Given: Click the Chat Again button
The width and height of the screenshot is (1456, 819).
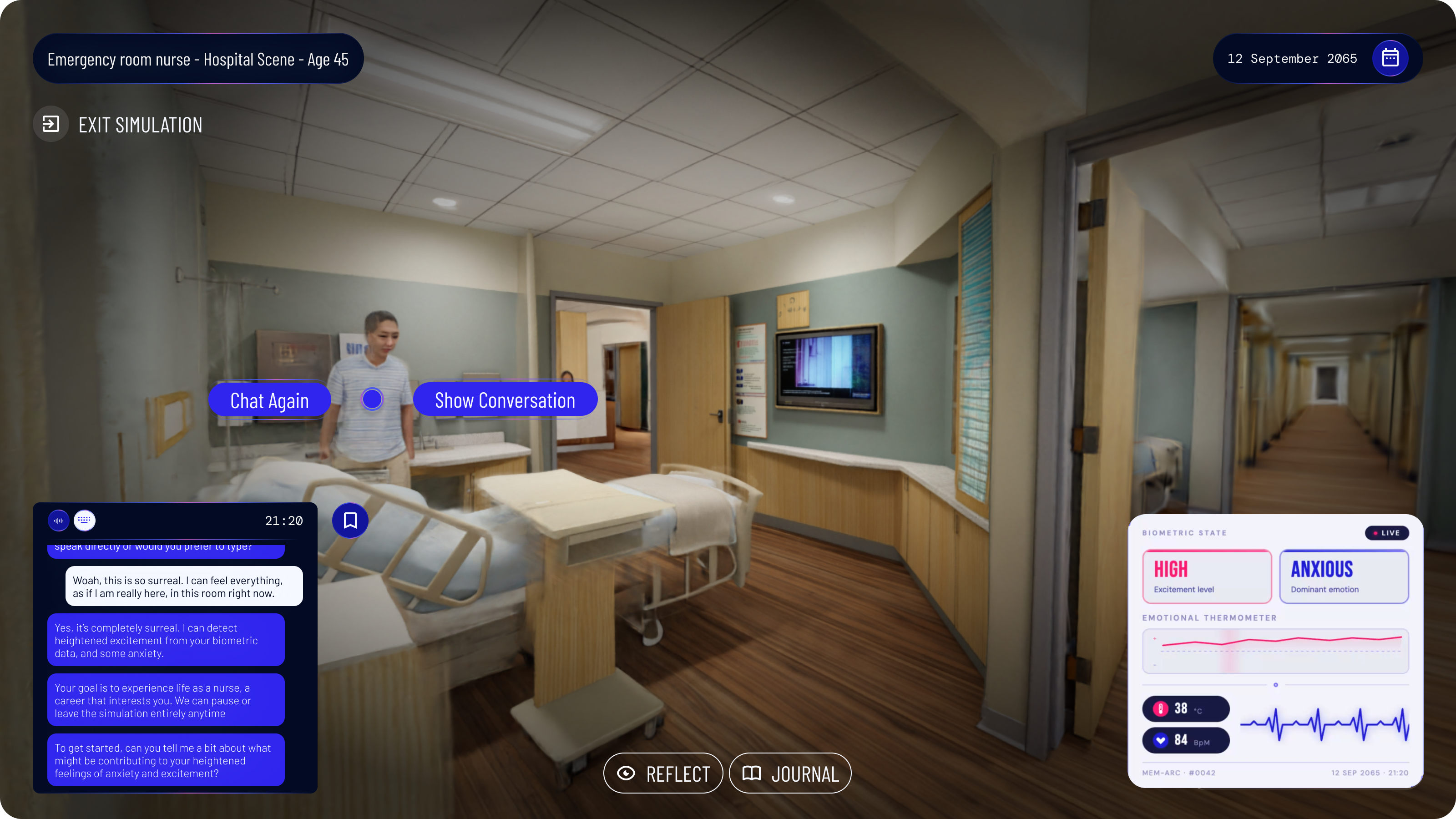Looking at the screenshot, I should pos(269,400).
